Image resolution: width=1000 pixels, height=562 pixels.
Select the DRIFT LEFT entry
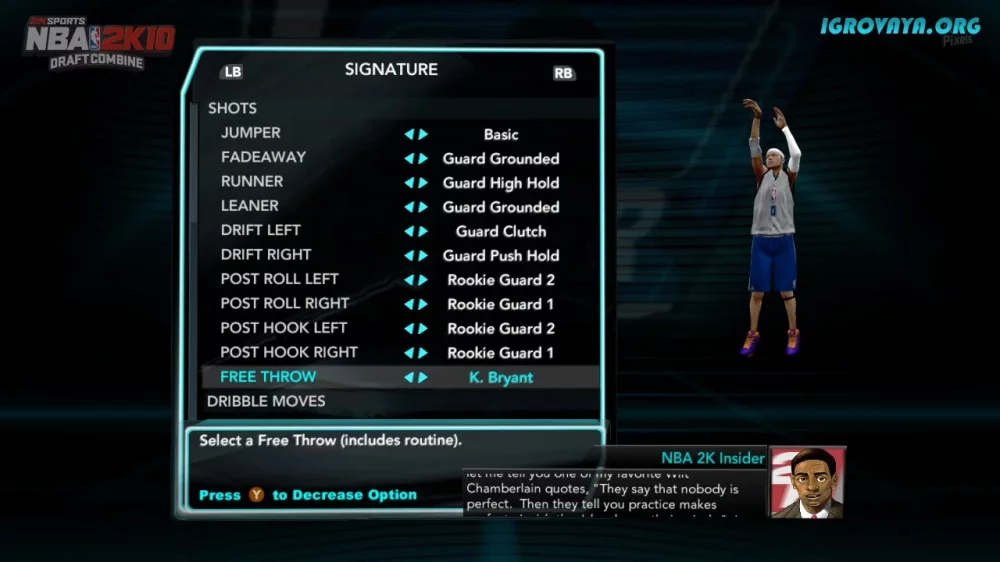[x=260, y=230]
